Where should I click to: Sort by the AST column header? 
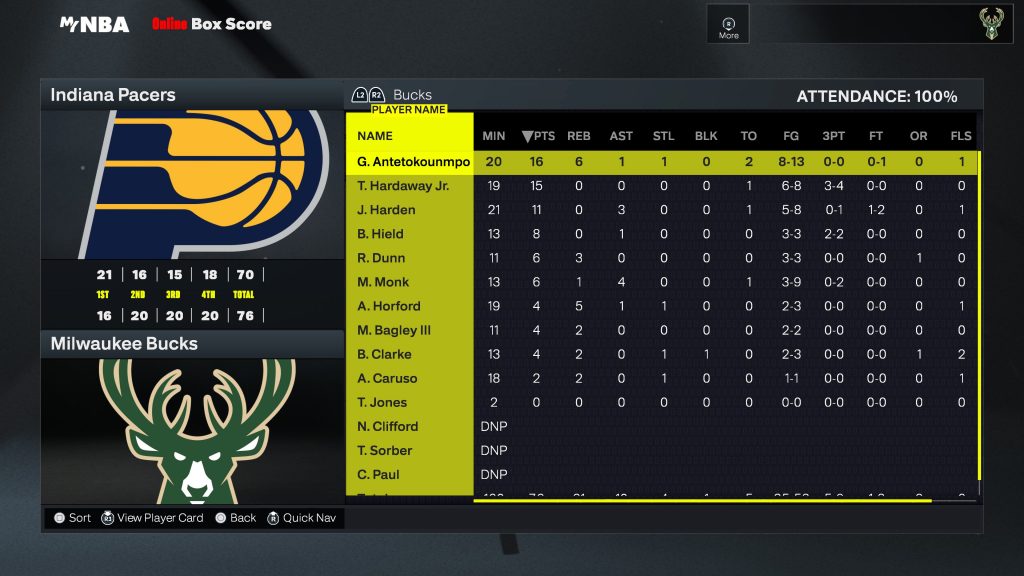[x=621, y=136]
